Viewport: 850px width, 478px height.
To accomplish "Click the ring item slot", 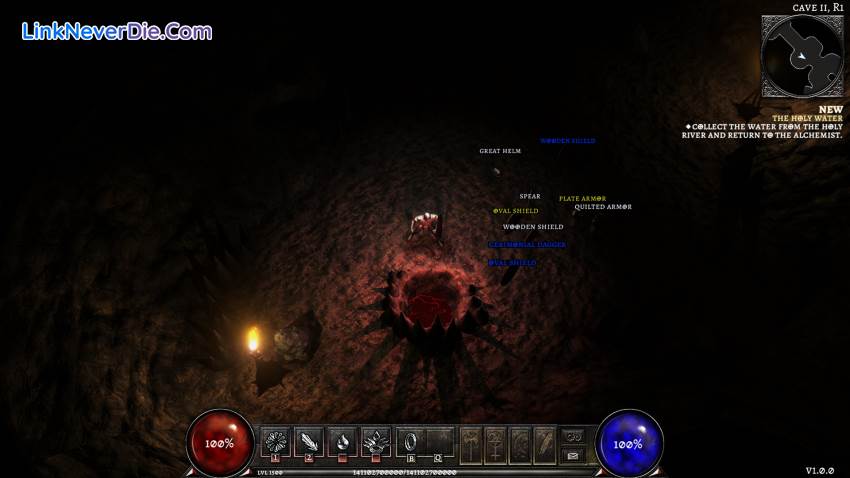I will click(411, 441).
